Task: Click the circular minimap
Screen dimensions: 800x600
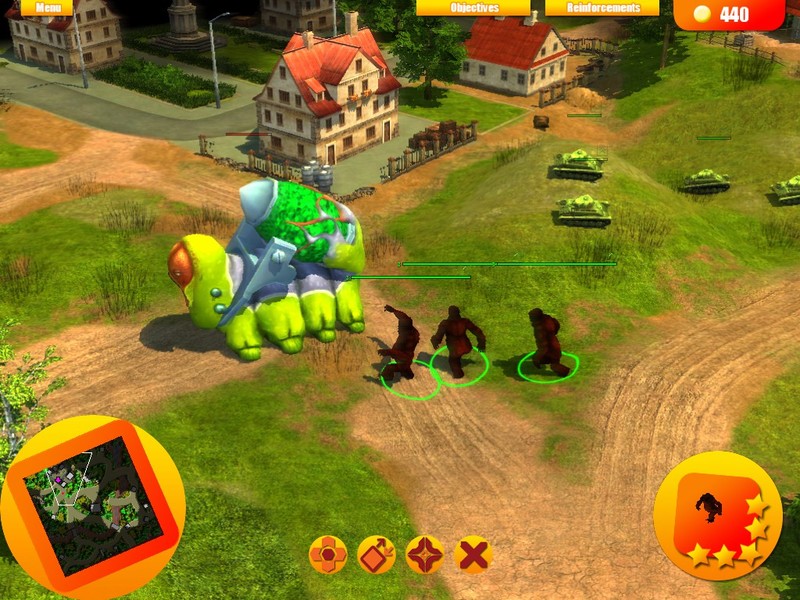Action: (92, 506)
